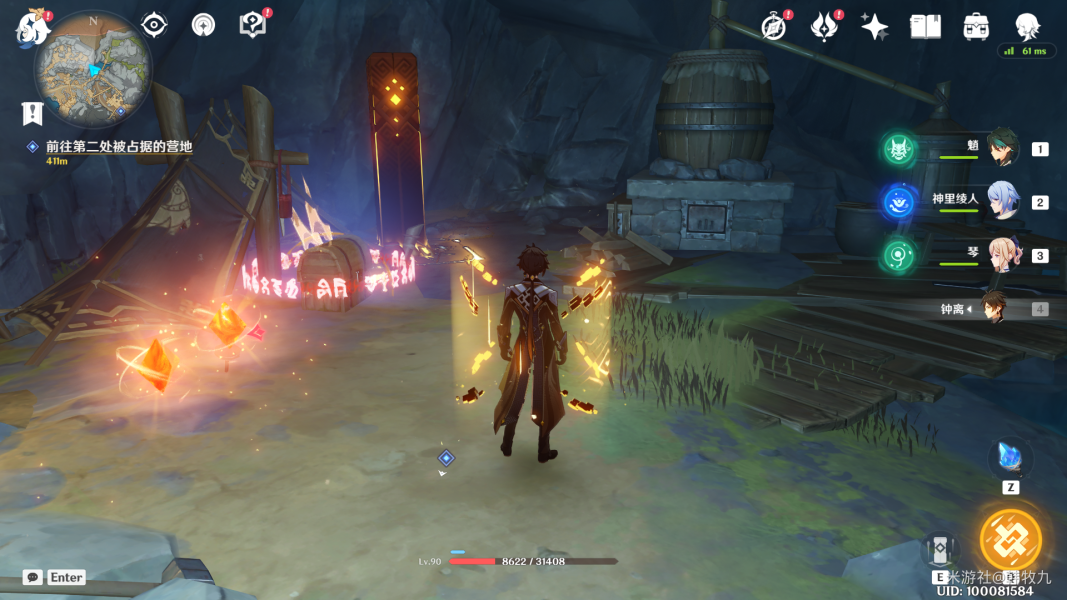This screenshot has width=1067, height=600.
Task: Open the chat box
Action: [55, 577]
